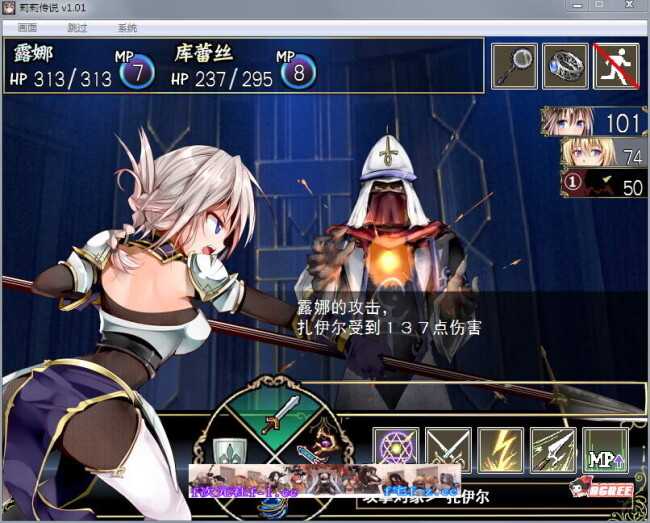Activate the hexagram magic circle skill
Viewport: 650px width, 523px height.
(397, 449)
